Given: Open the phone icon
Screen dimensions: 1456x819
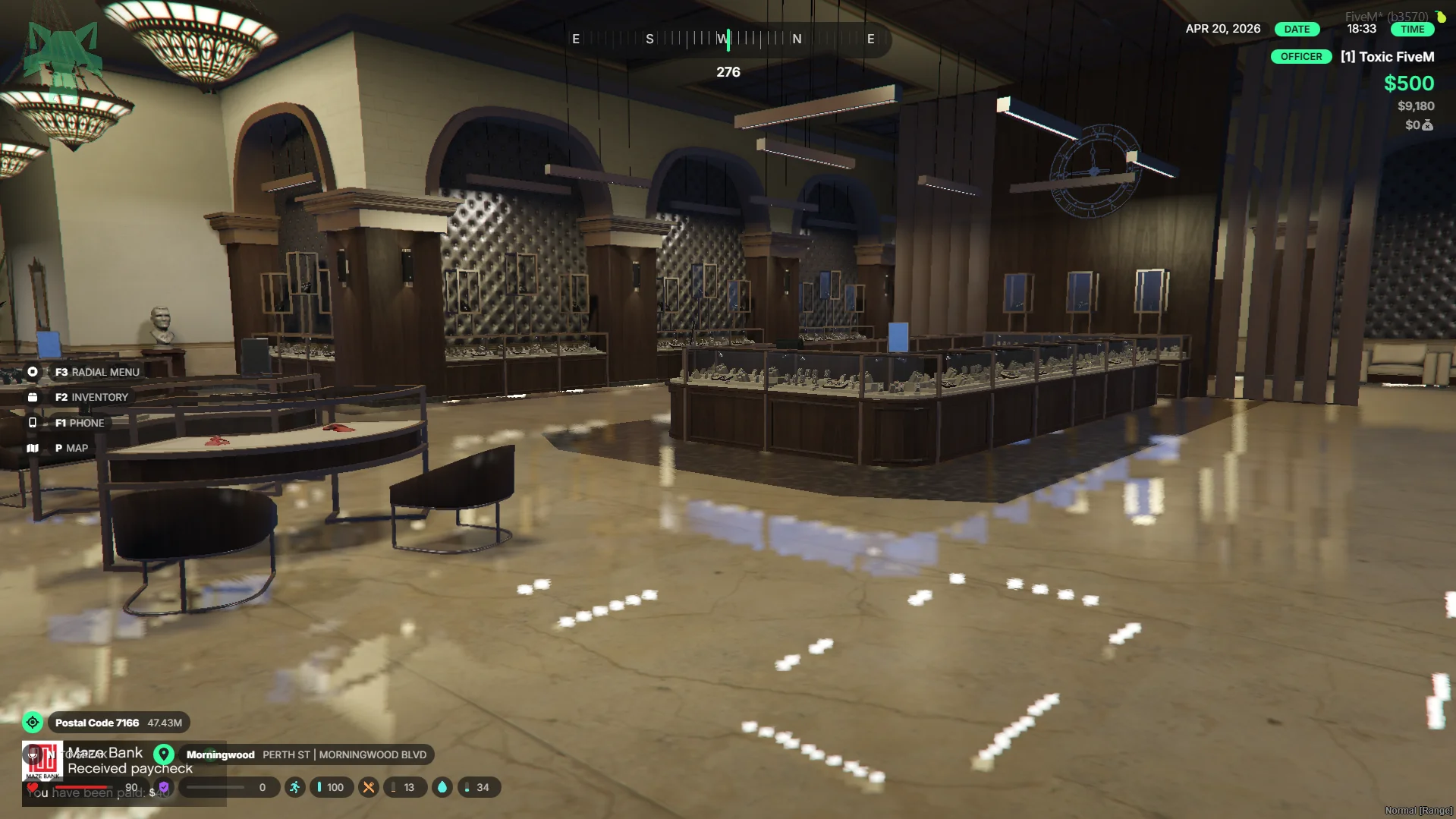Looking at the screenshot, I should click(33, 423).
